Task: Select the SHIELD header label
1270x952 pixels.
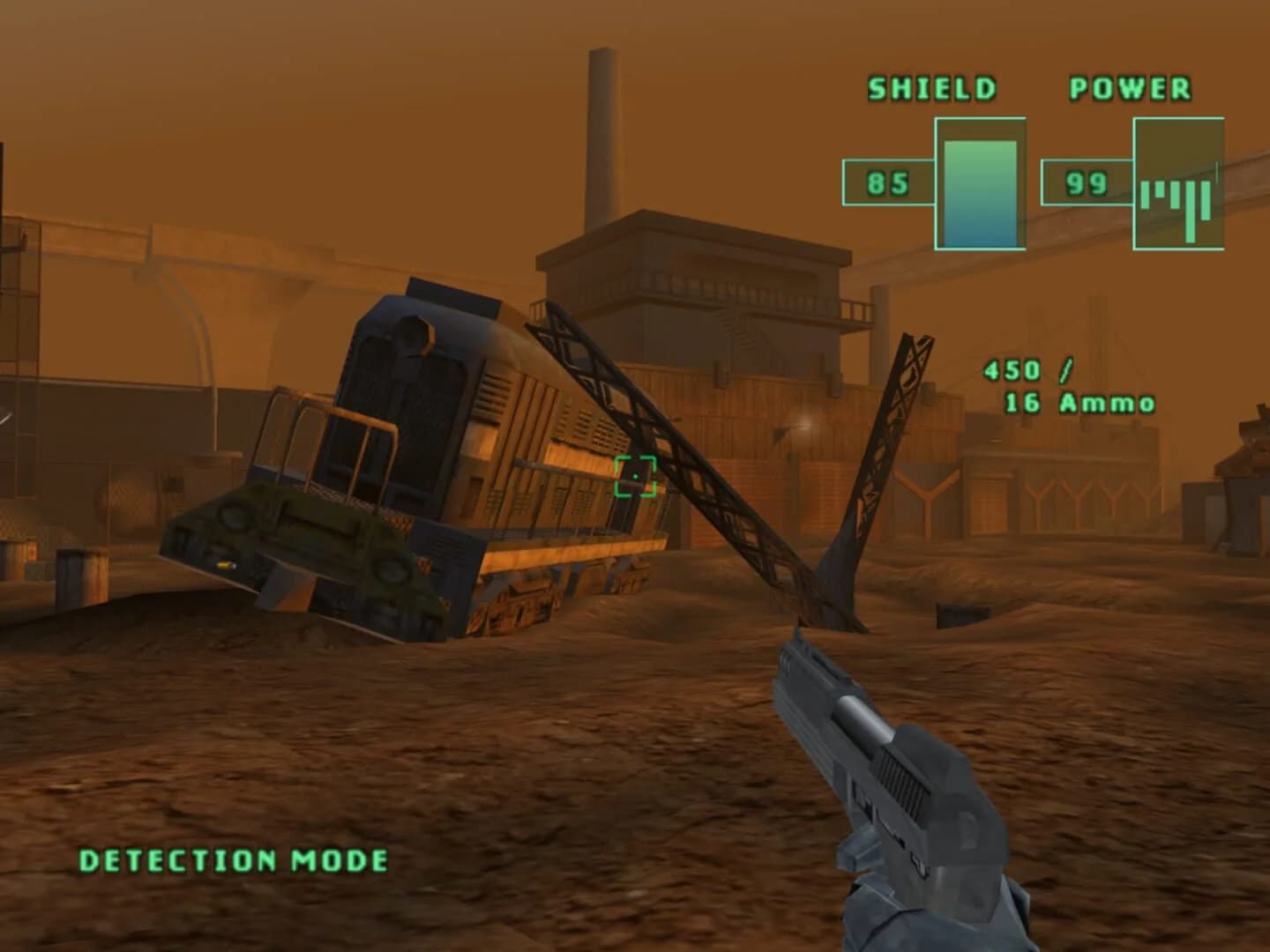Action: tap(931, 87)
